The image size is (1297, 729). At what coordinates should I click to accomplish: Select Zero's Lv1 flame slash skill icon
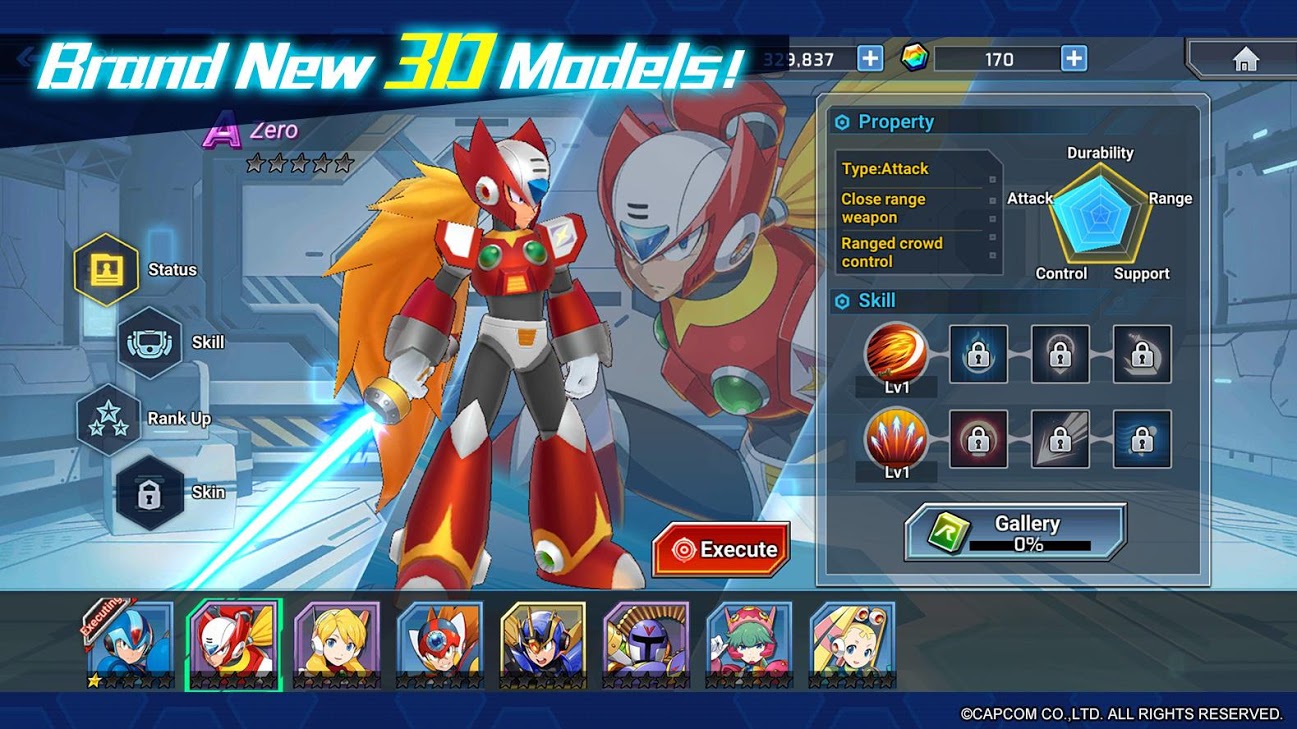pyautogui.click(x=895, y=355)
